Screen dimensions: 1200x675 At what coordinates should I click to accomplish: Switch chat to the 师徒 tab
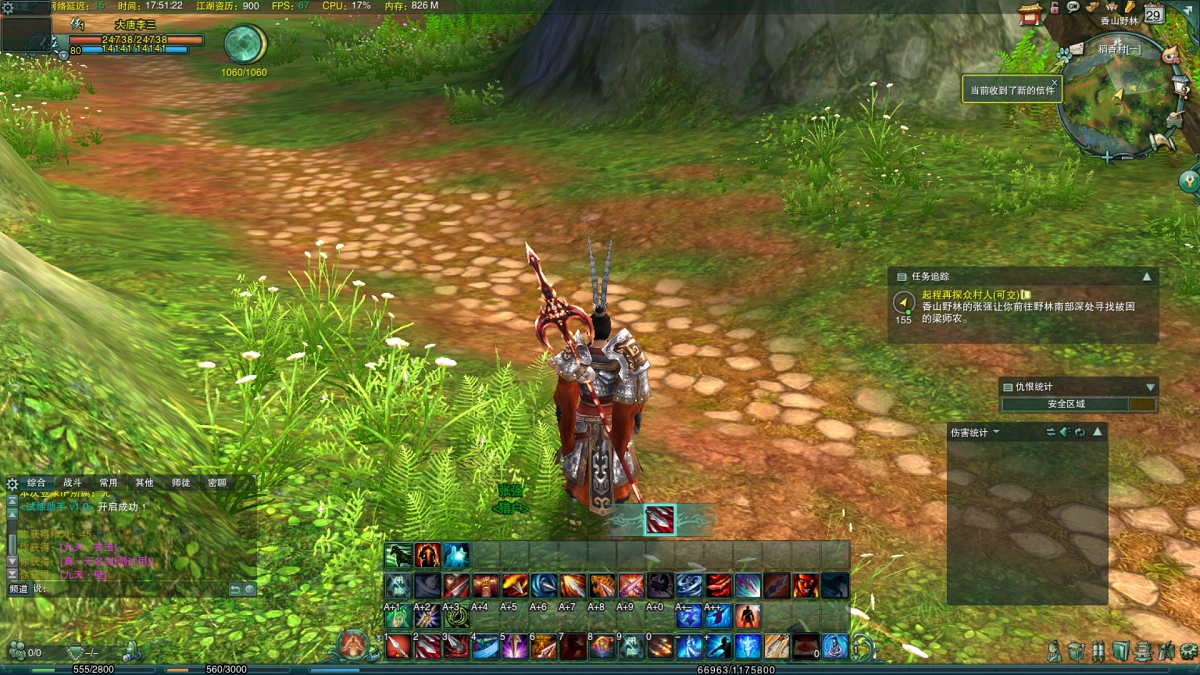(180, 482)
